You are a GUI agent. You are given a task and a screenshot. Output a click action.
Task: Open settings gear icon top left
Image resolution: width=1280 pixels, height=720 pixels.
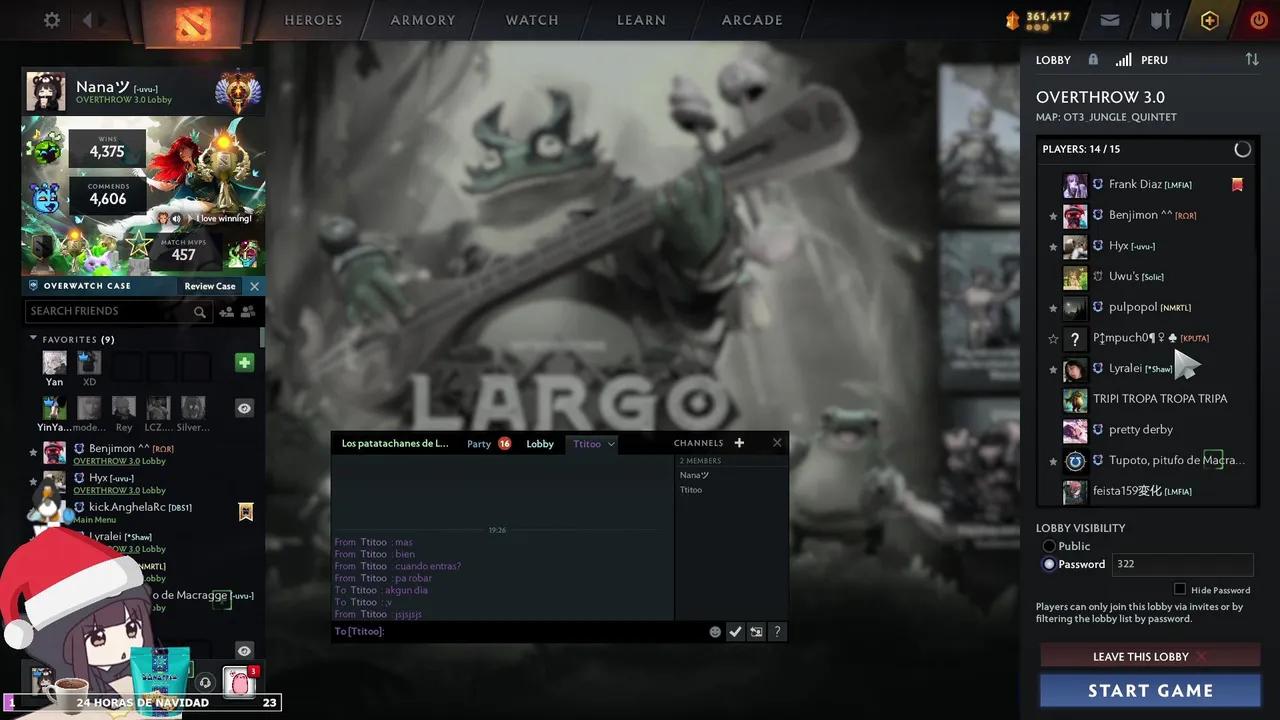click(x=51, y=20)
